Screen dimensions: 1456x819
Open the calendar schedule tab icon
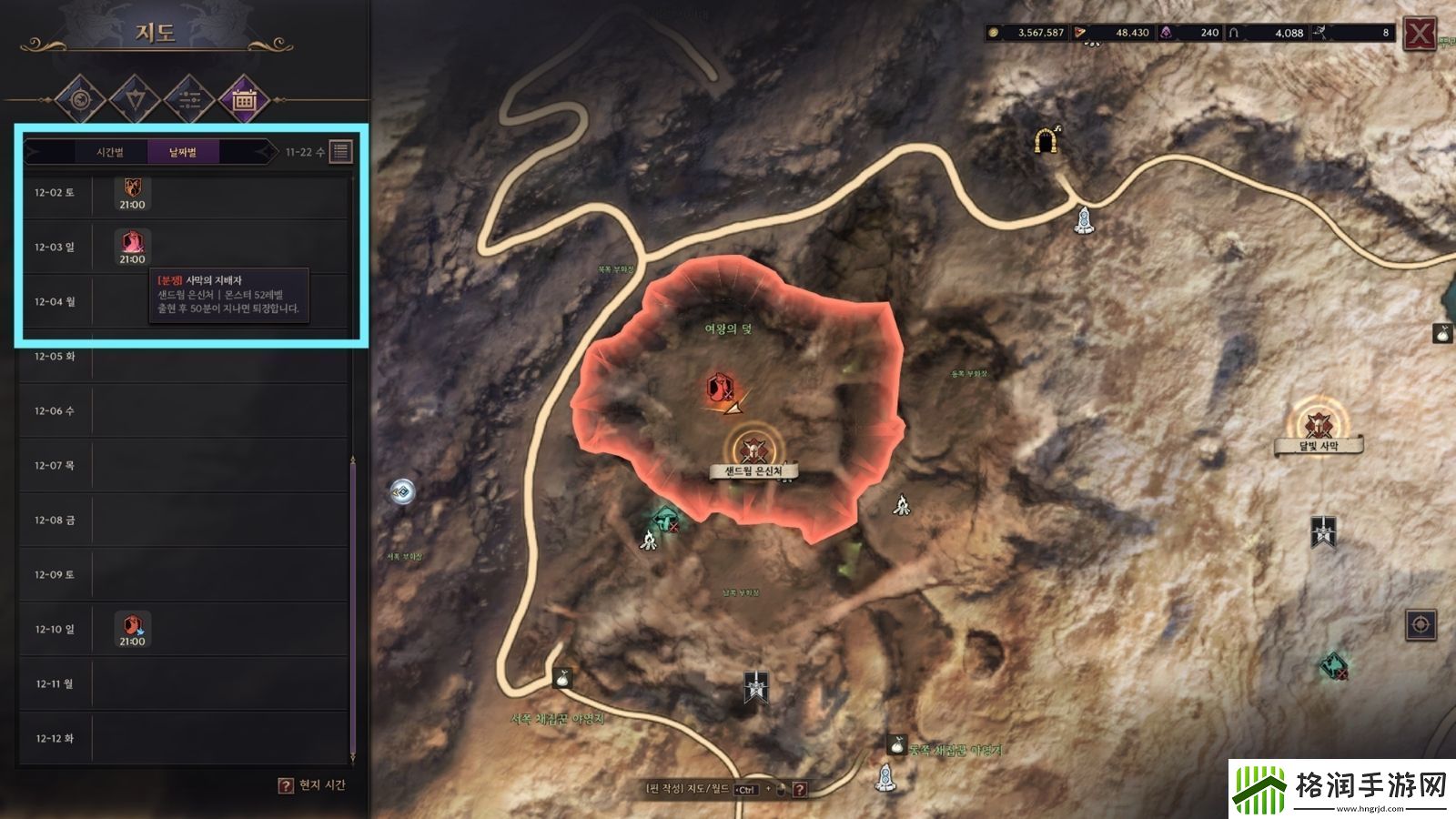(x=244, y=101)
